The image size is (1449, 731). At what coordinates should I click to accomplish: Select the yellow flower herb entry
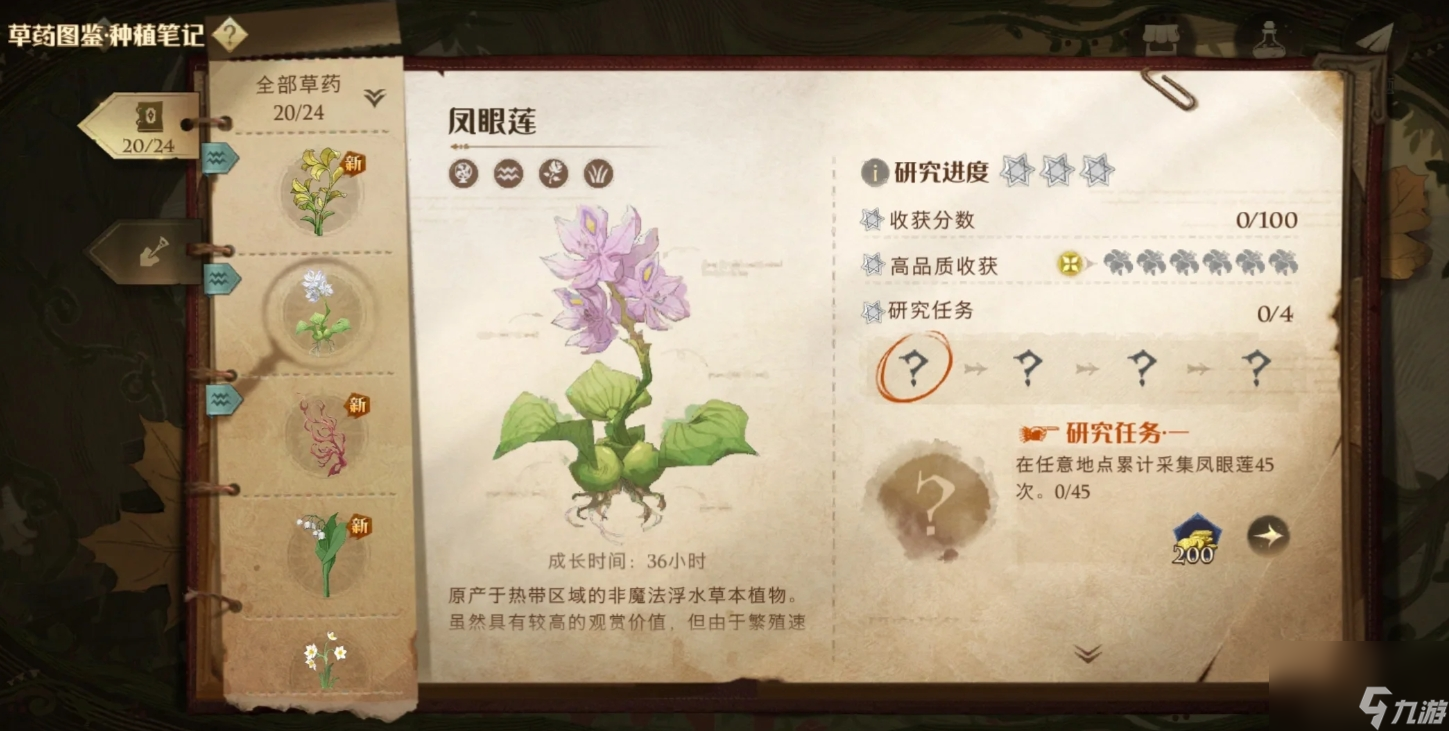coord(320,190)
